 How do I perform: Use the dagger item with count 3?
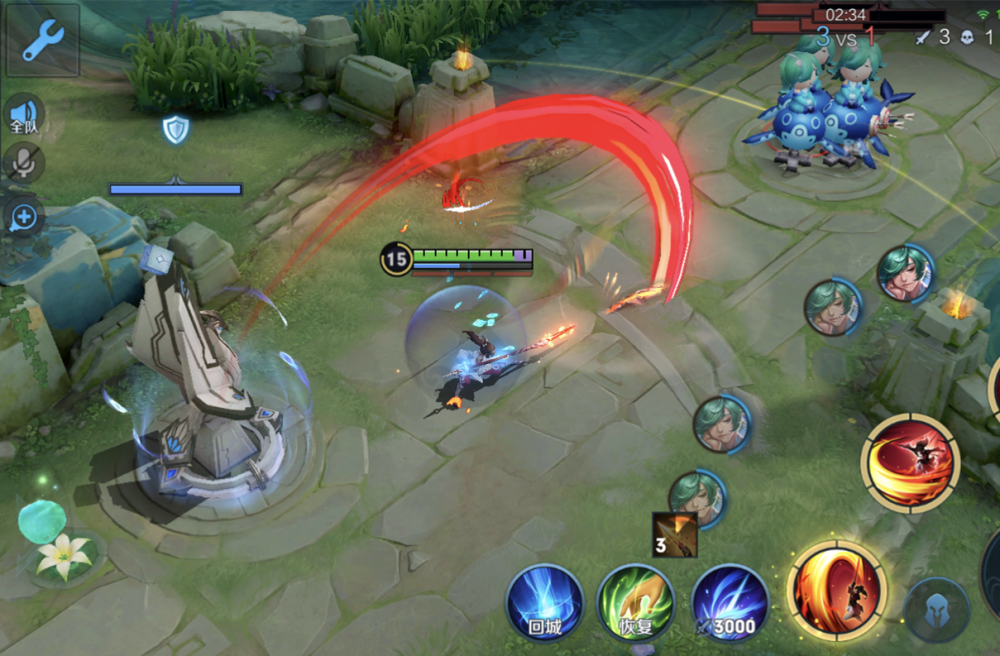click(x=674, y=535)
